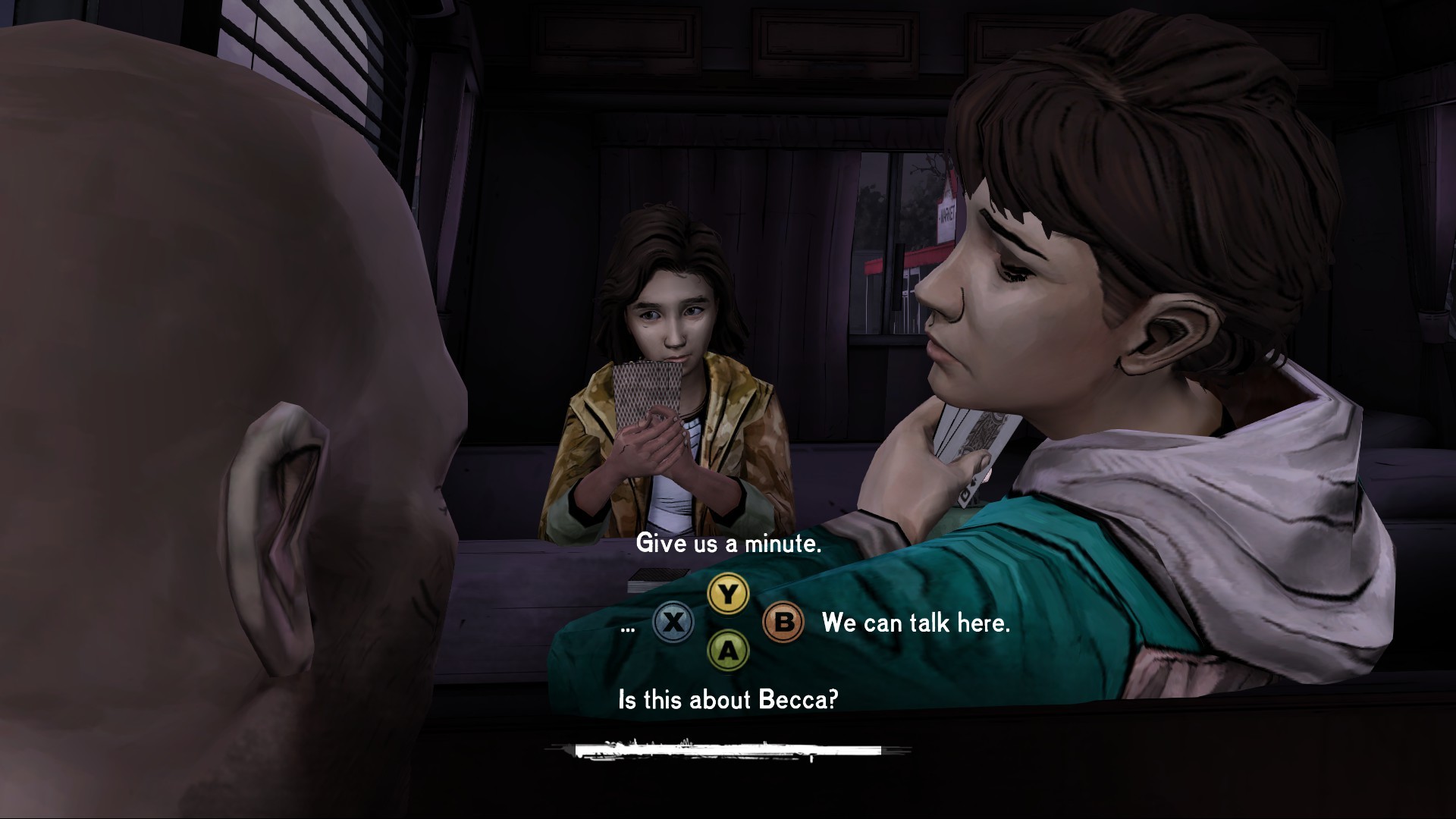The width and height of the screenshot is (1456, 819).
Task: Pick the silent "..." response
Action: [628, 625]
